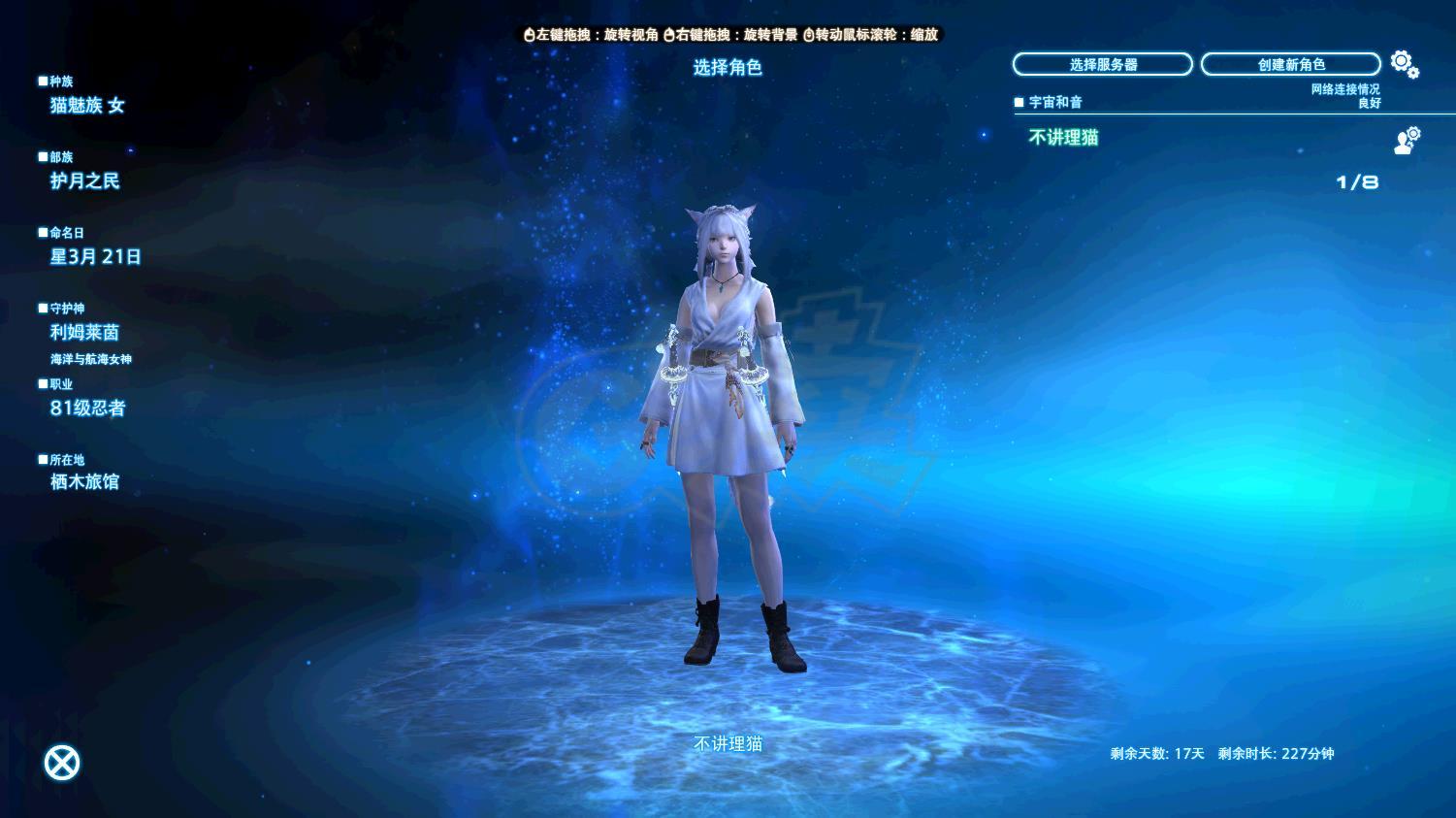
Task: Click the small gear on the character management icon
Action: pos(1413,133)
